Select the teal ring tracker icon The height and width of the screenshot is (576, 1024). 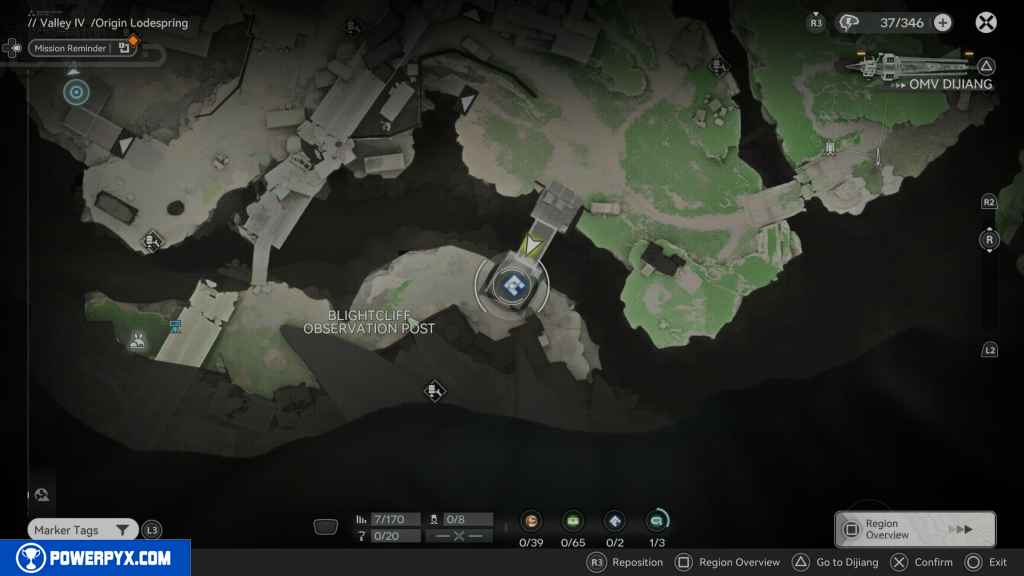coord(657,521)
